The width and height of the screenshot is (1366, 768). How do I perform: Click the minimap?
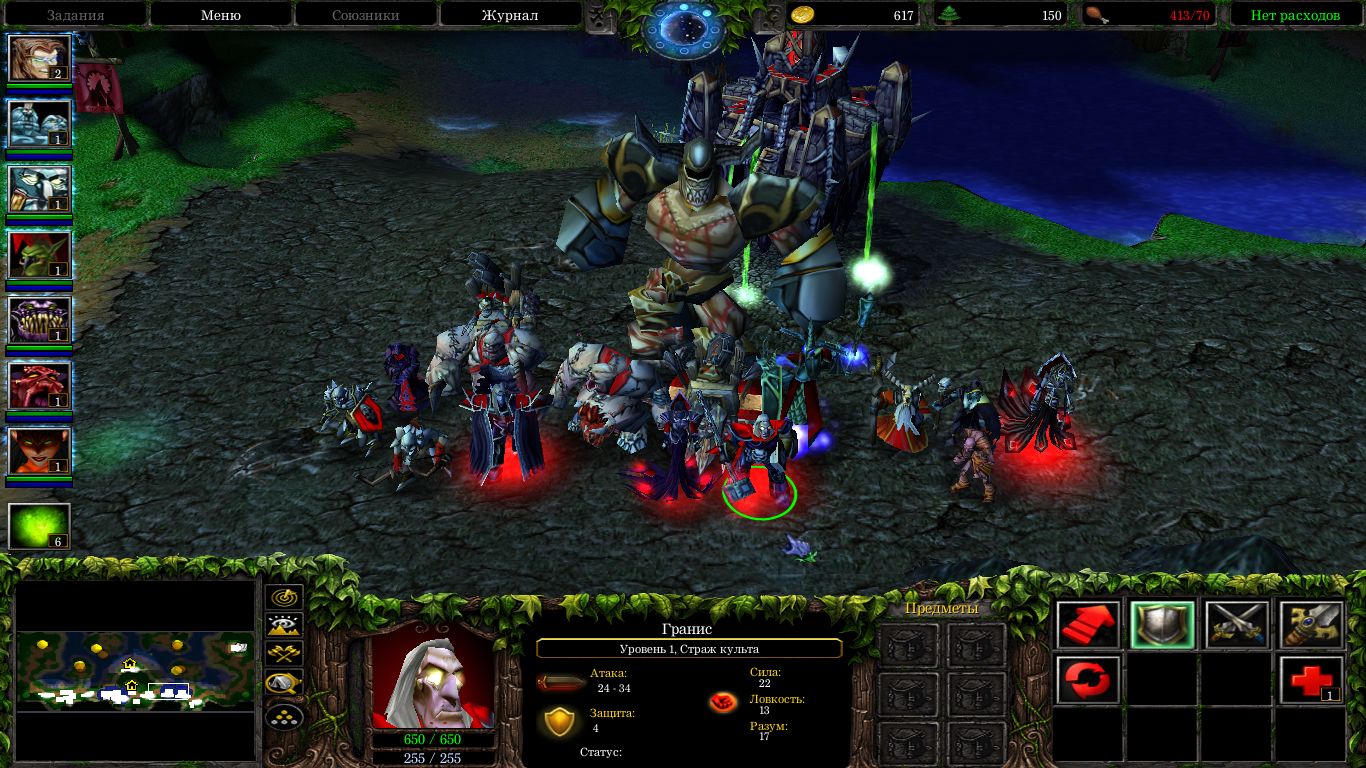click(x=135, y=670)
